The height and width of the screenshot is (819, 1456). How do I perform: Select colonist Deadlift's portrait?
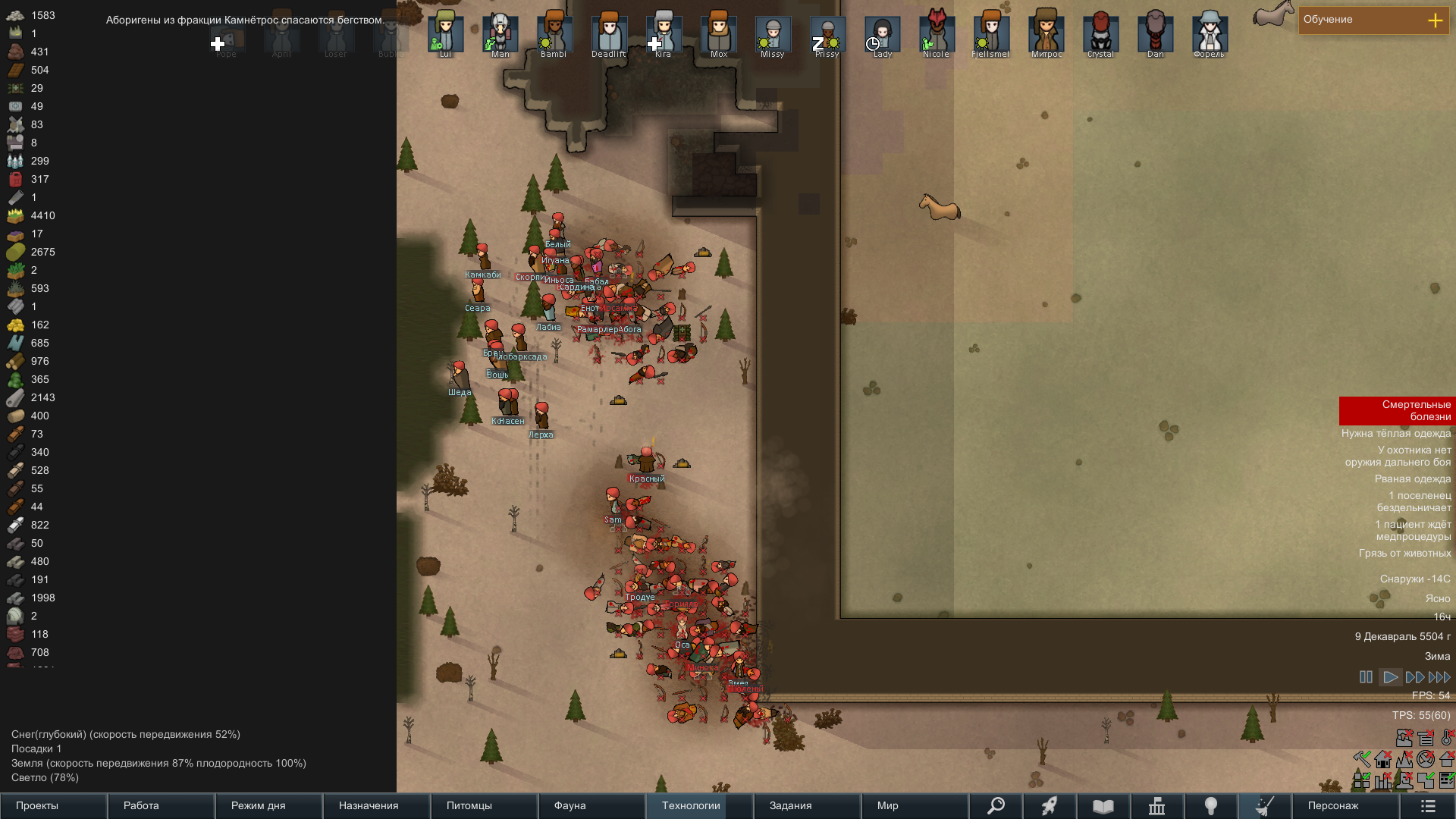pyautogui.click(x=609, y=34)
